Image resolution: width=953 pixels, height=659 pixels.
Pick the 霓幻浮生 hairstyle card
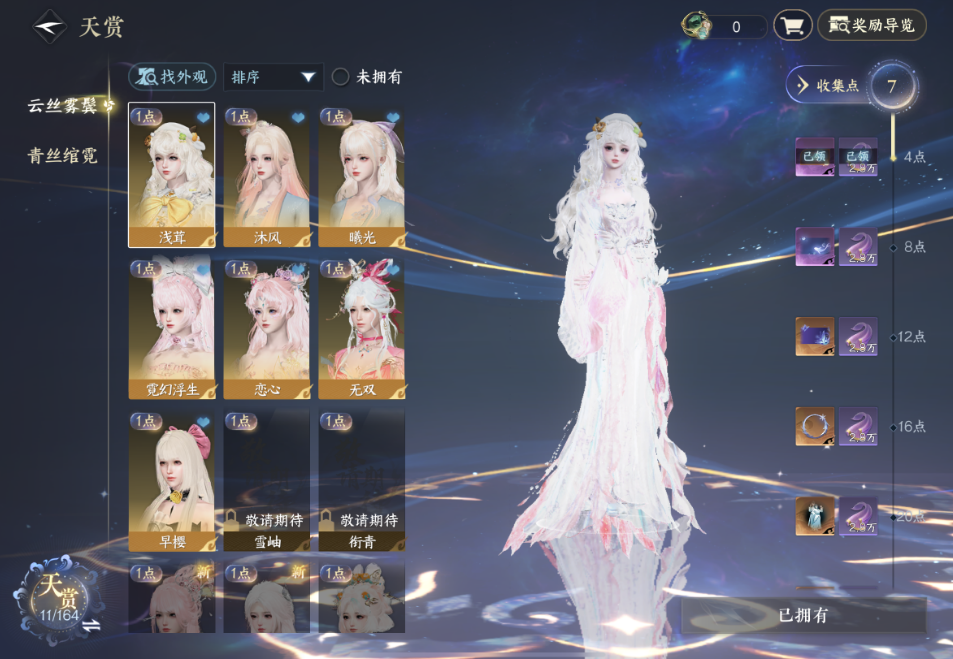pyautogui.click(x=172, y=330)
